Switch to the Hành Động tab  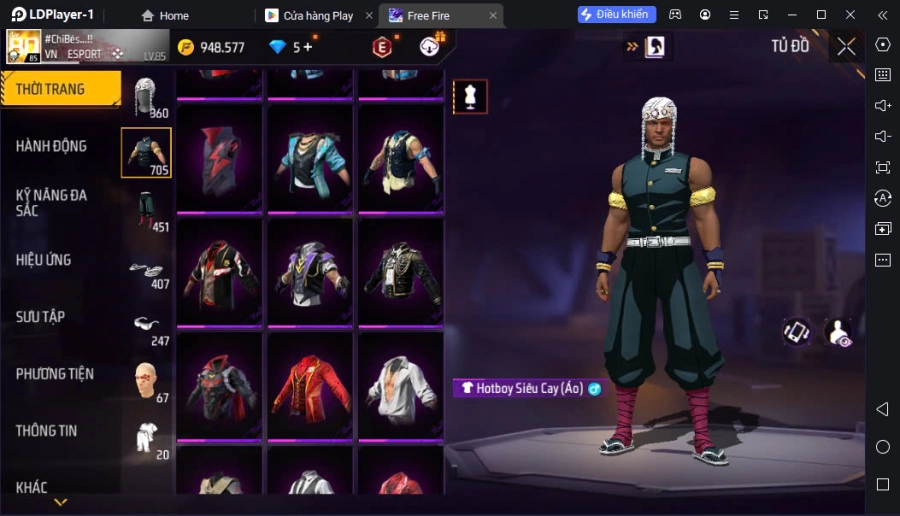(x=52, y=146)
